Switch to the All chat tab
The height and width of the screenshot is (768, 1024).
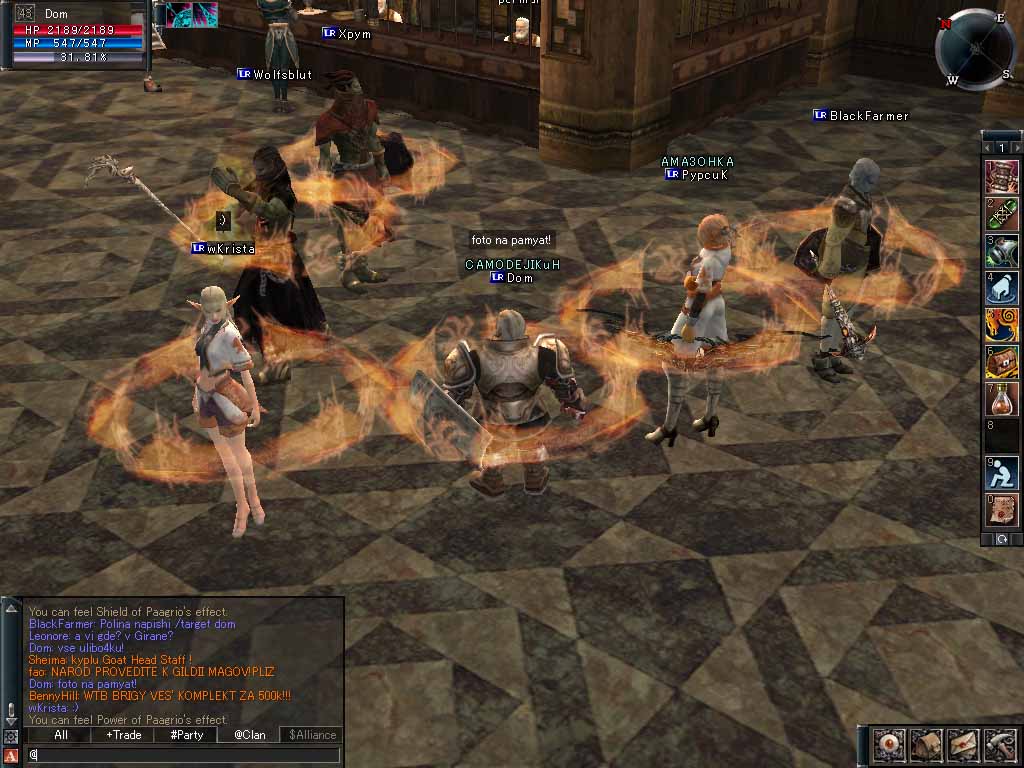tap(60, 735)
